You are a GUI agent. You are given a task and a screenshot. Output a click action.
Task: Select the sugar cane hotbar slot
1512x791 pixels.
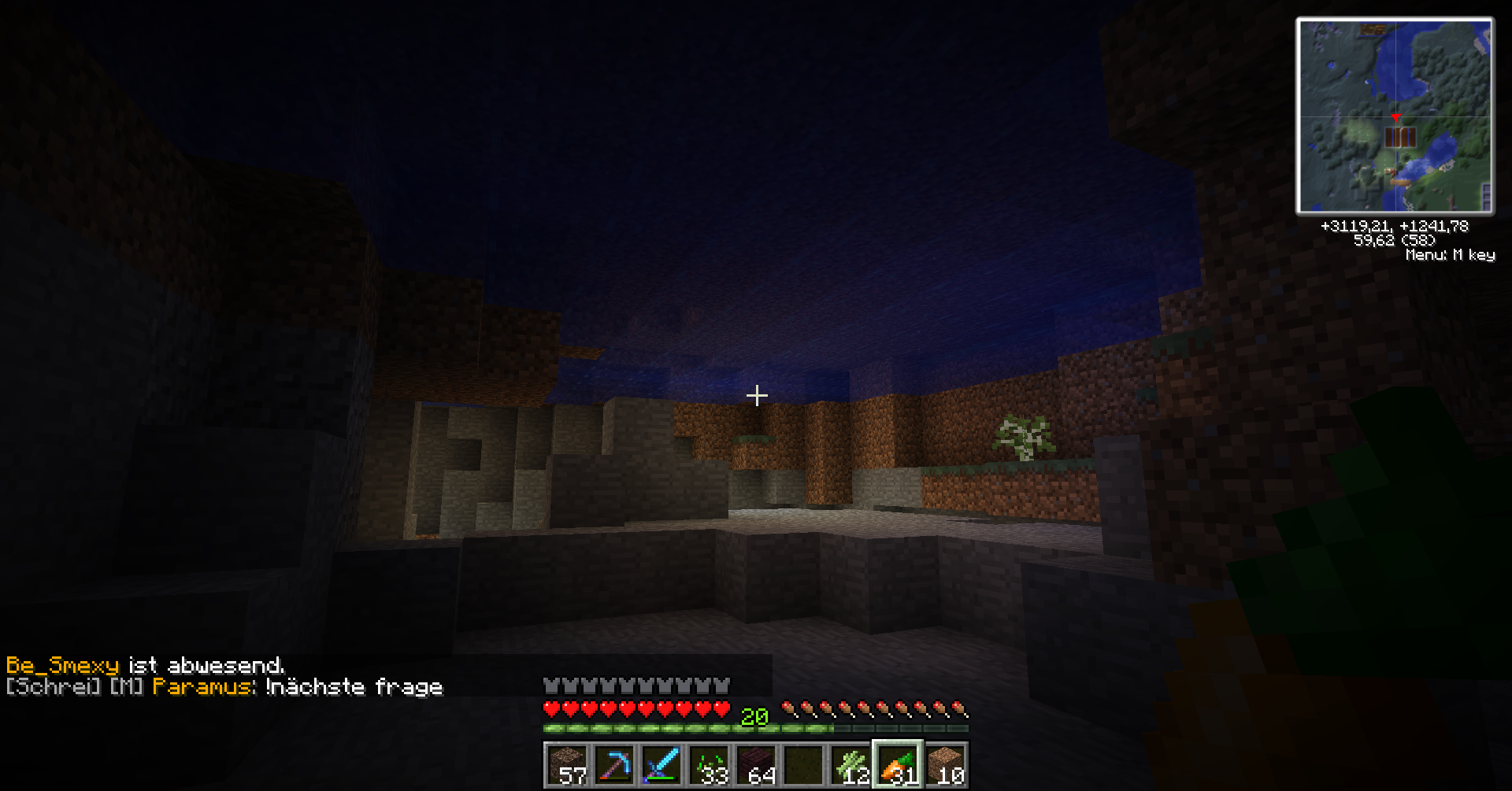pyautogui.click(x=850, y=765)
